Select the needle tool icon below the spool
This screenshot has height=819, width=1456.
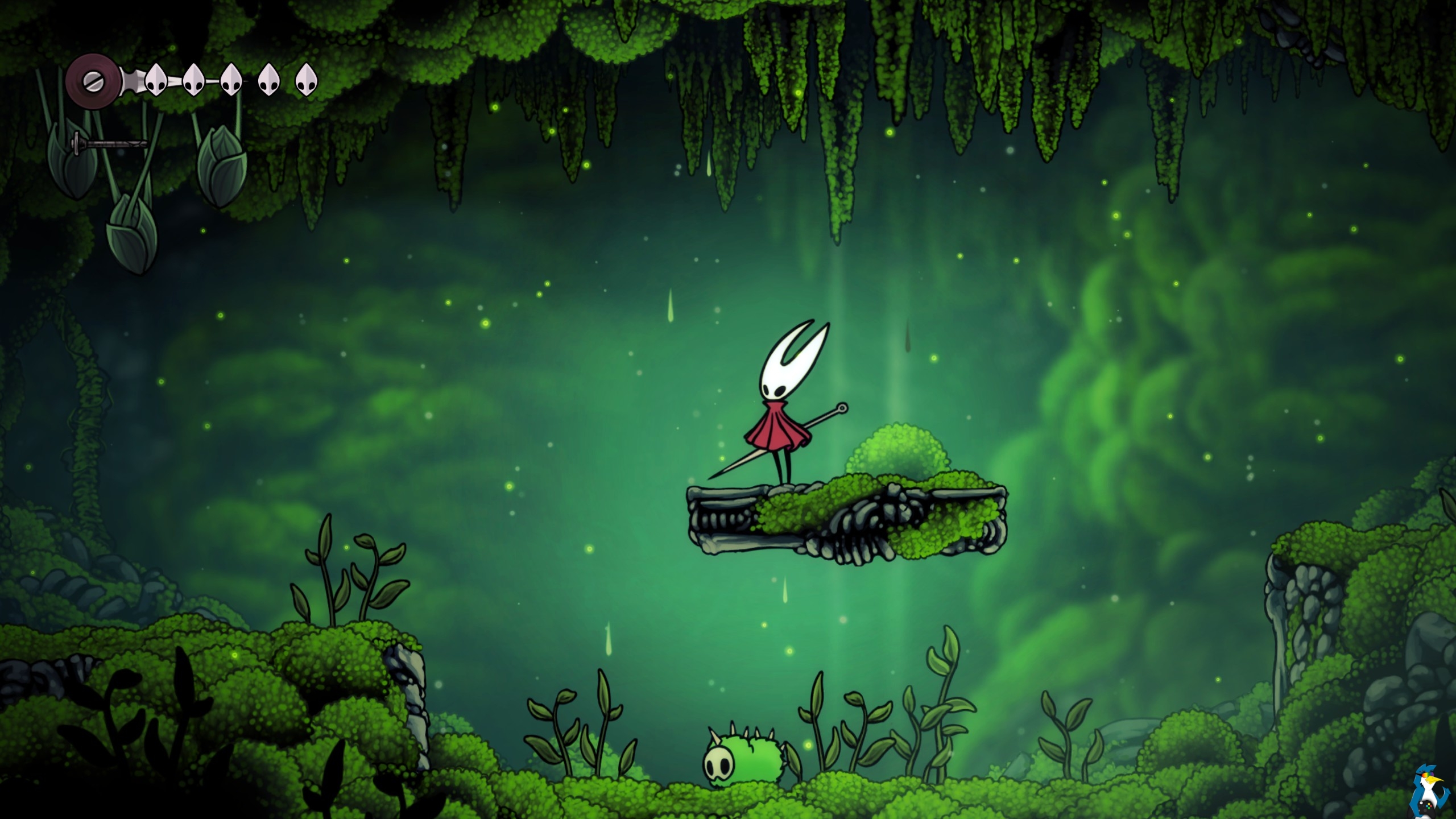[x=109, y=143]
